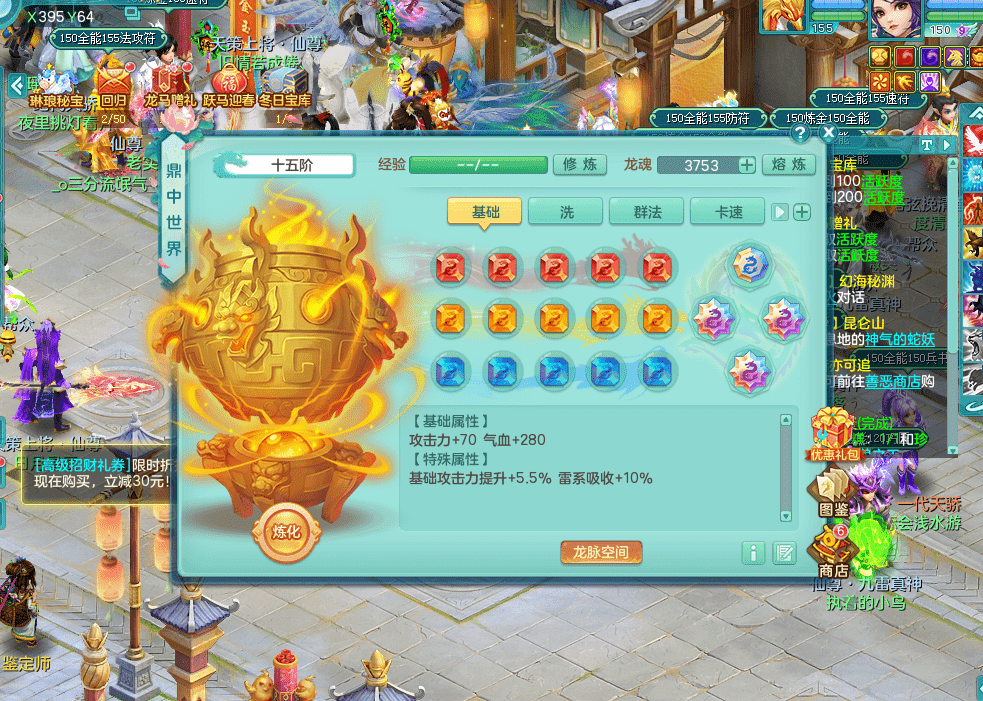Open the 龙脉空间 dragon vein space
The height and width of the screenshot is (701, 983).
601,552
